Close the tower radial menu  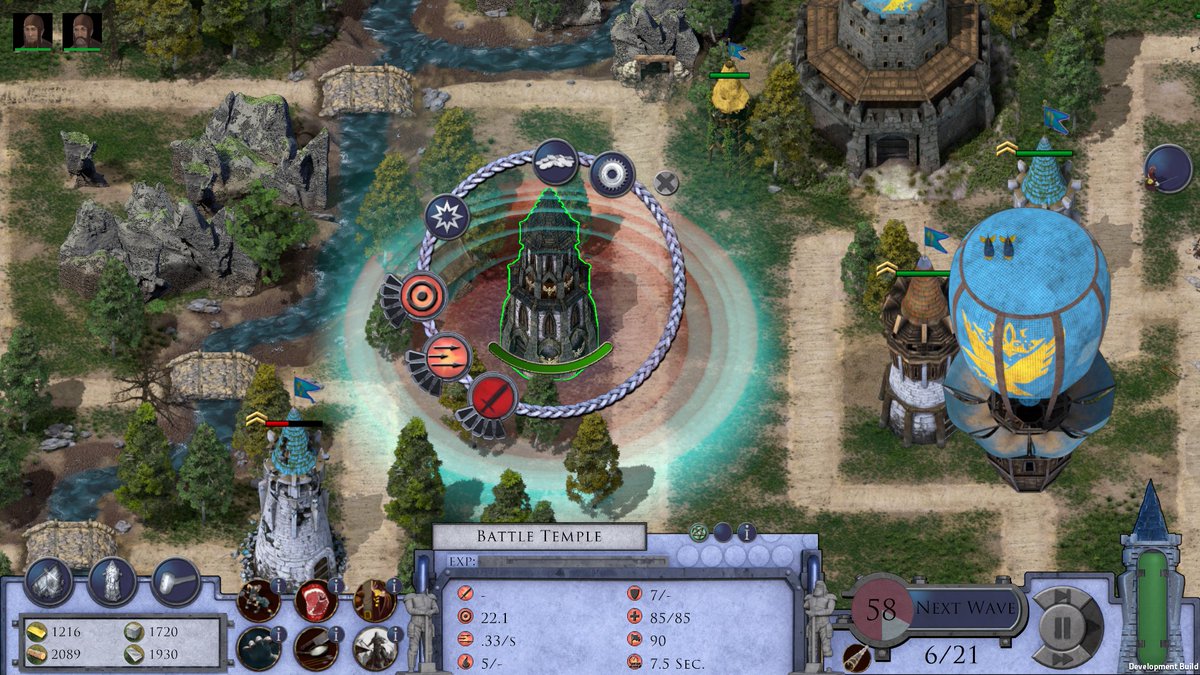coord(666,182)
